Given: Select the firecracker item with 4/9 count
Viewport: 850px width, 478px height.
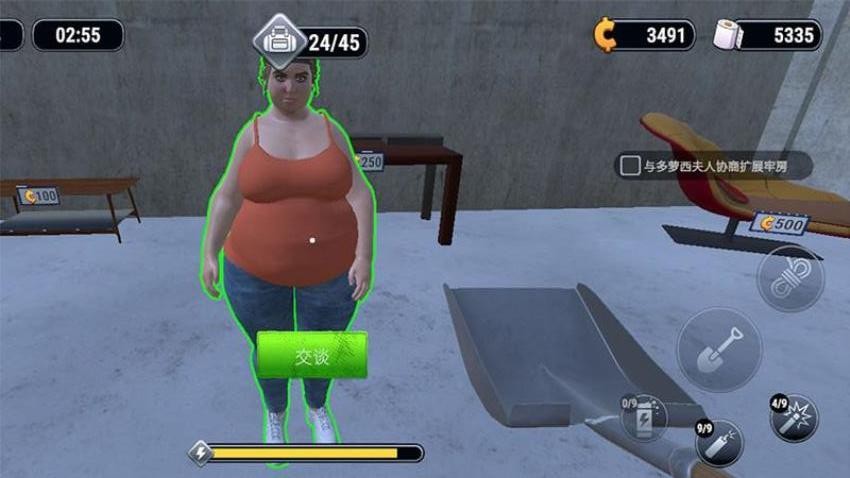Looking at the screenshot, I should (794, 417).
